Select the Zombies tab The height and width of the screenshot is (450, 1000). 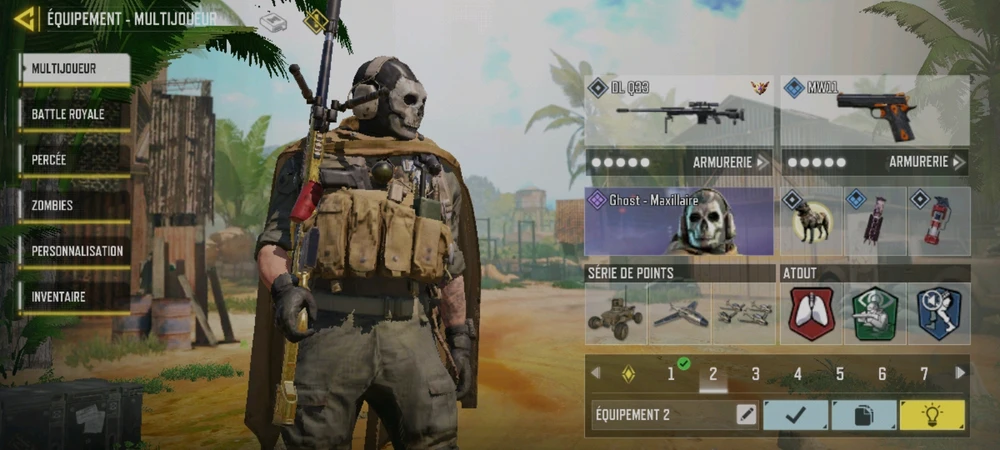click(74, 206)
